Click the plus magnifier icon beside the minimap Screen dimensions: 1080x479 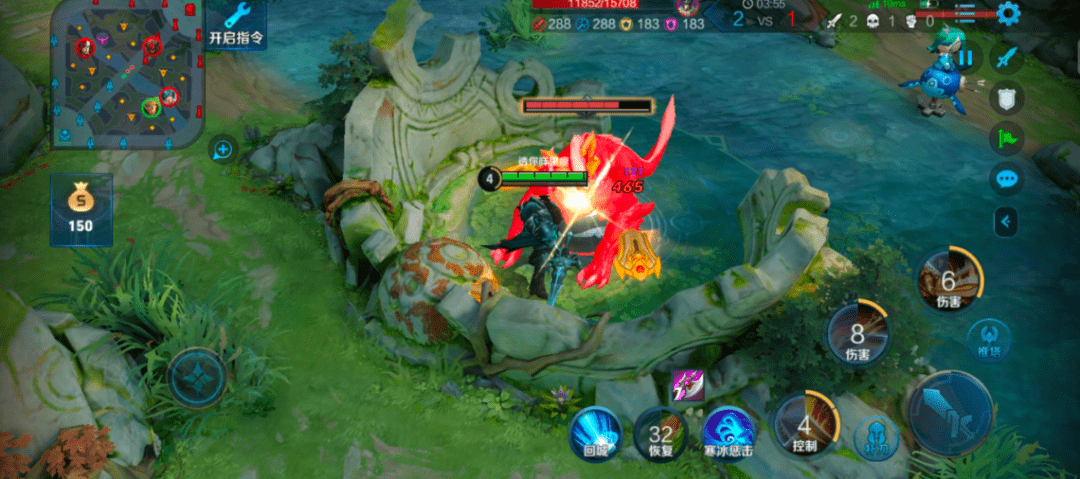click(x=222, y=151)
